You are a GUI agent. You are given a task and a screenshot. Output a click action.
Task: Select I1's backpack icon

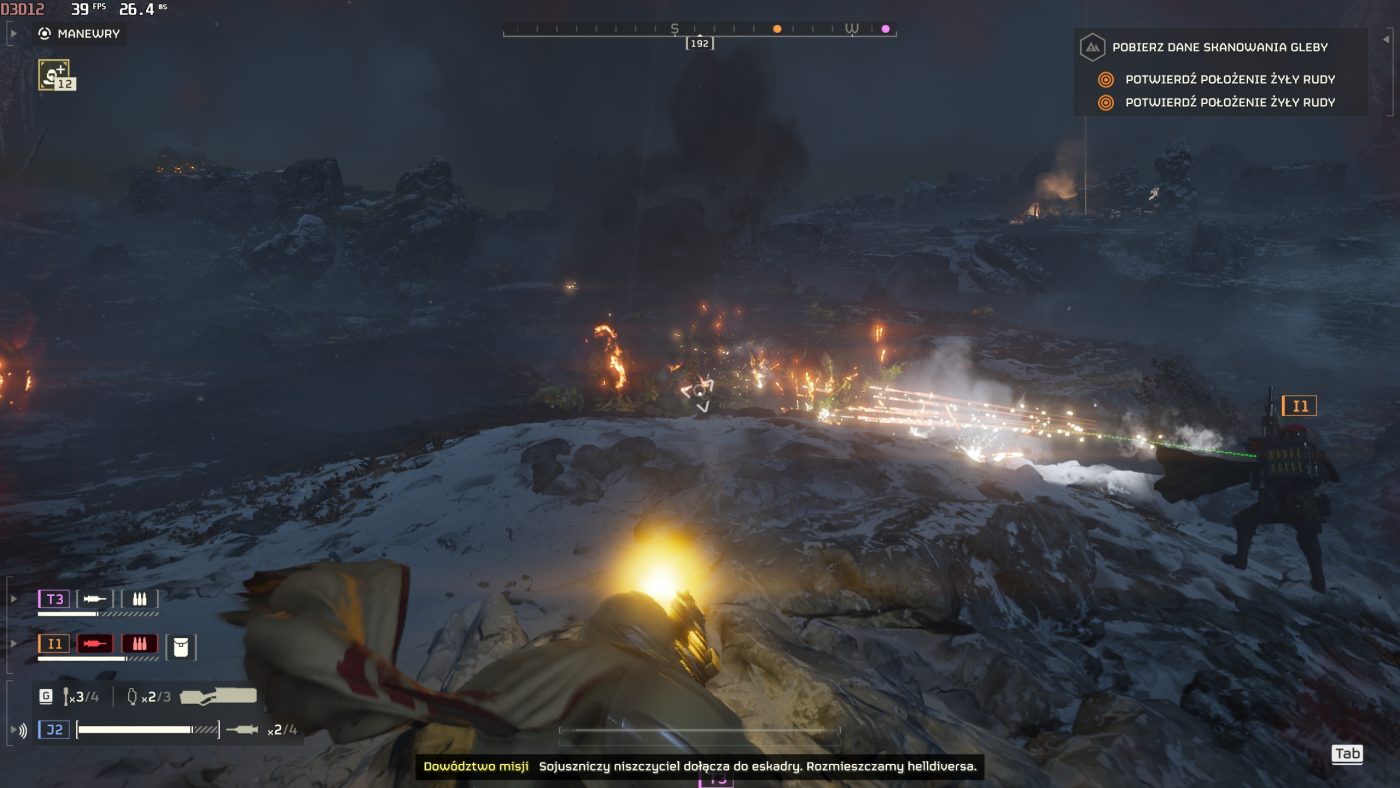(180, 646)
